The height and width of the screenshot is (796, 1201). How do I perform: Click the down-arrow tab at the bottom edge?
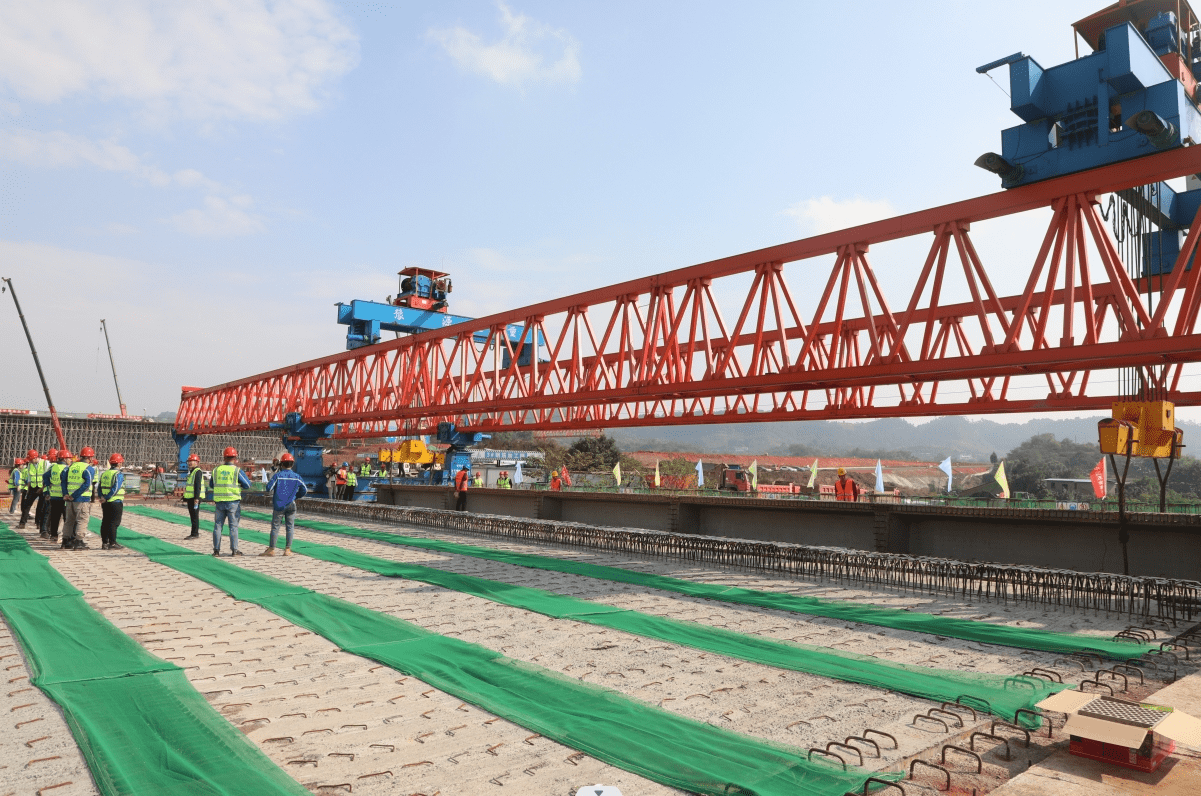point(599,790)
